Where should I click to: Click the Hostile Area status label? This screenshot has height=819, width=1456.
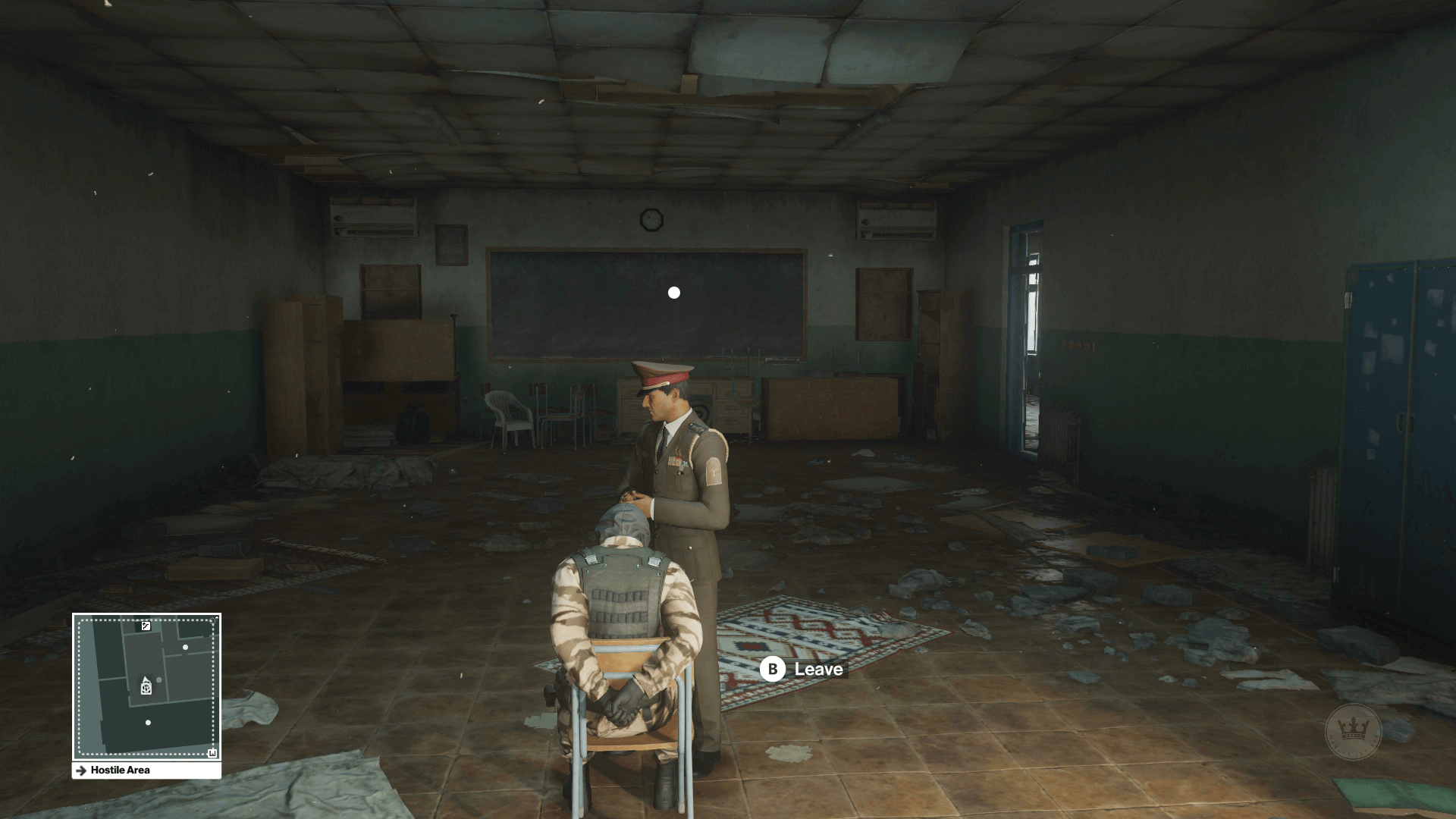[x=121, y=770]
